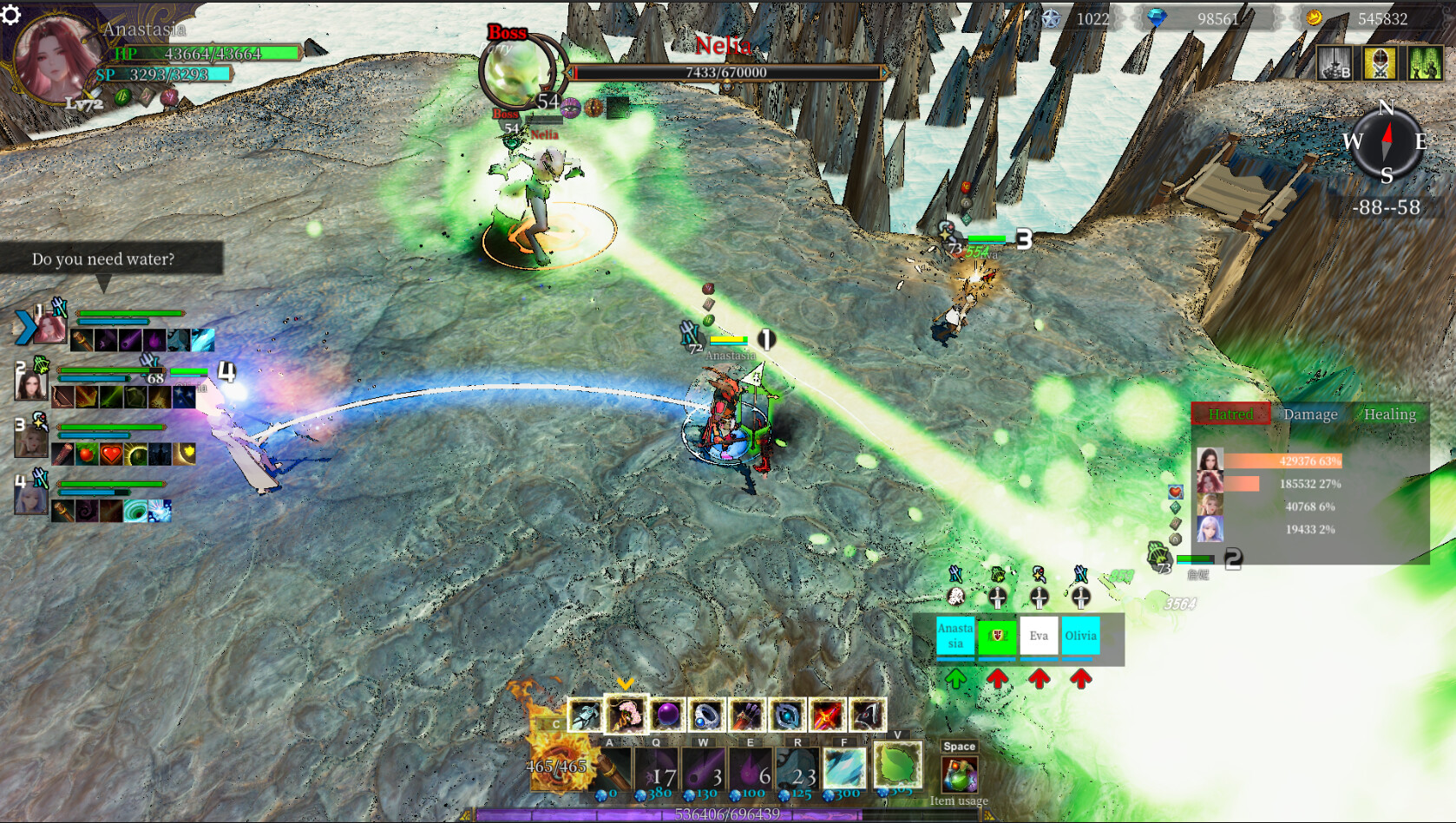Viewport: 1456px width, 823px height.
Task: Select the purple orb equipment slot
Action: 667,715
